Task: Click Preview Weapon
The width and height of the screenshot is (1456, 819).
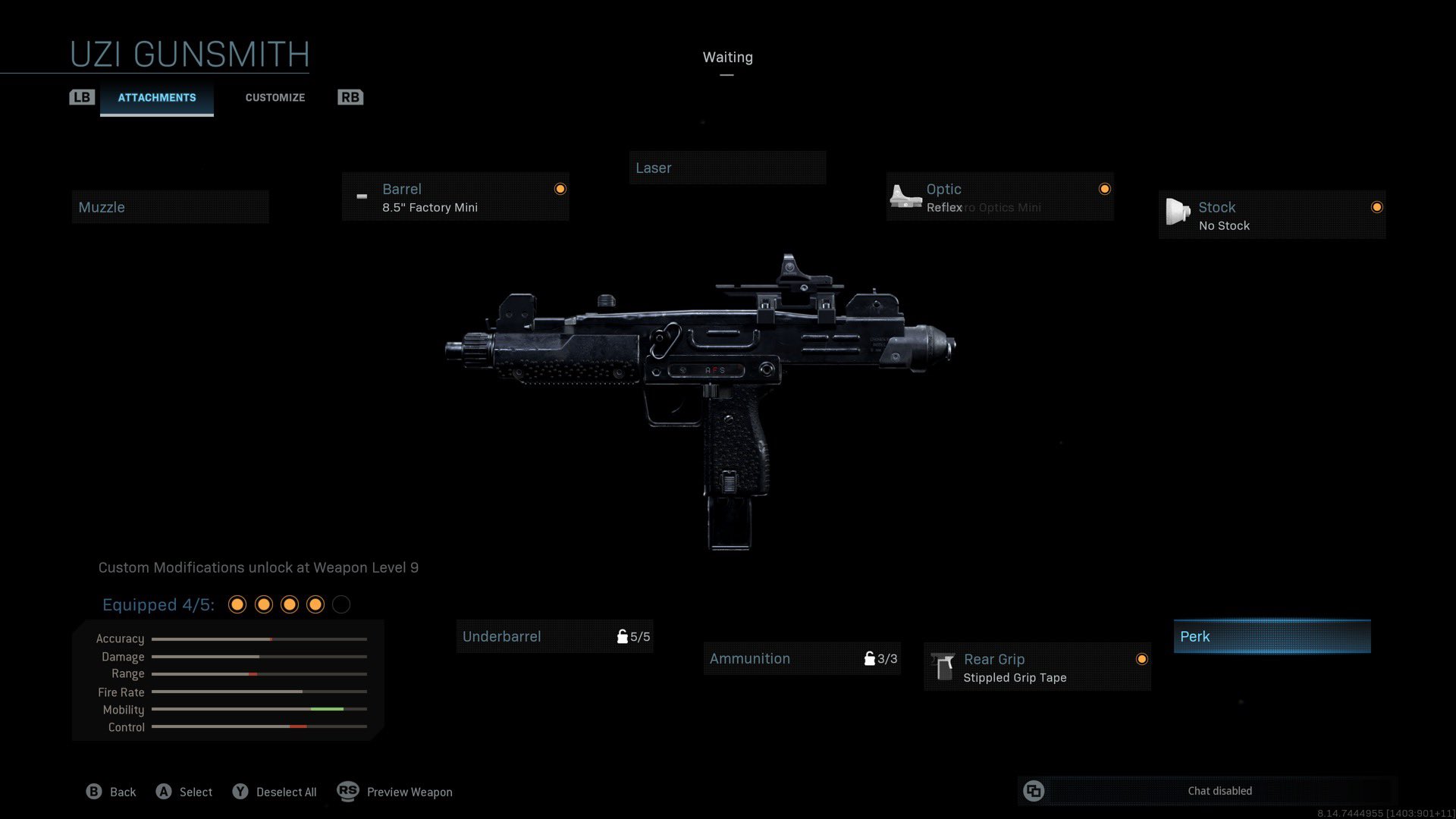Action: pos(409,792)
